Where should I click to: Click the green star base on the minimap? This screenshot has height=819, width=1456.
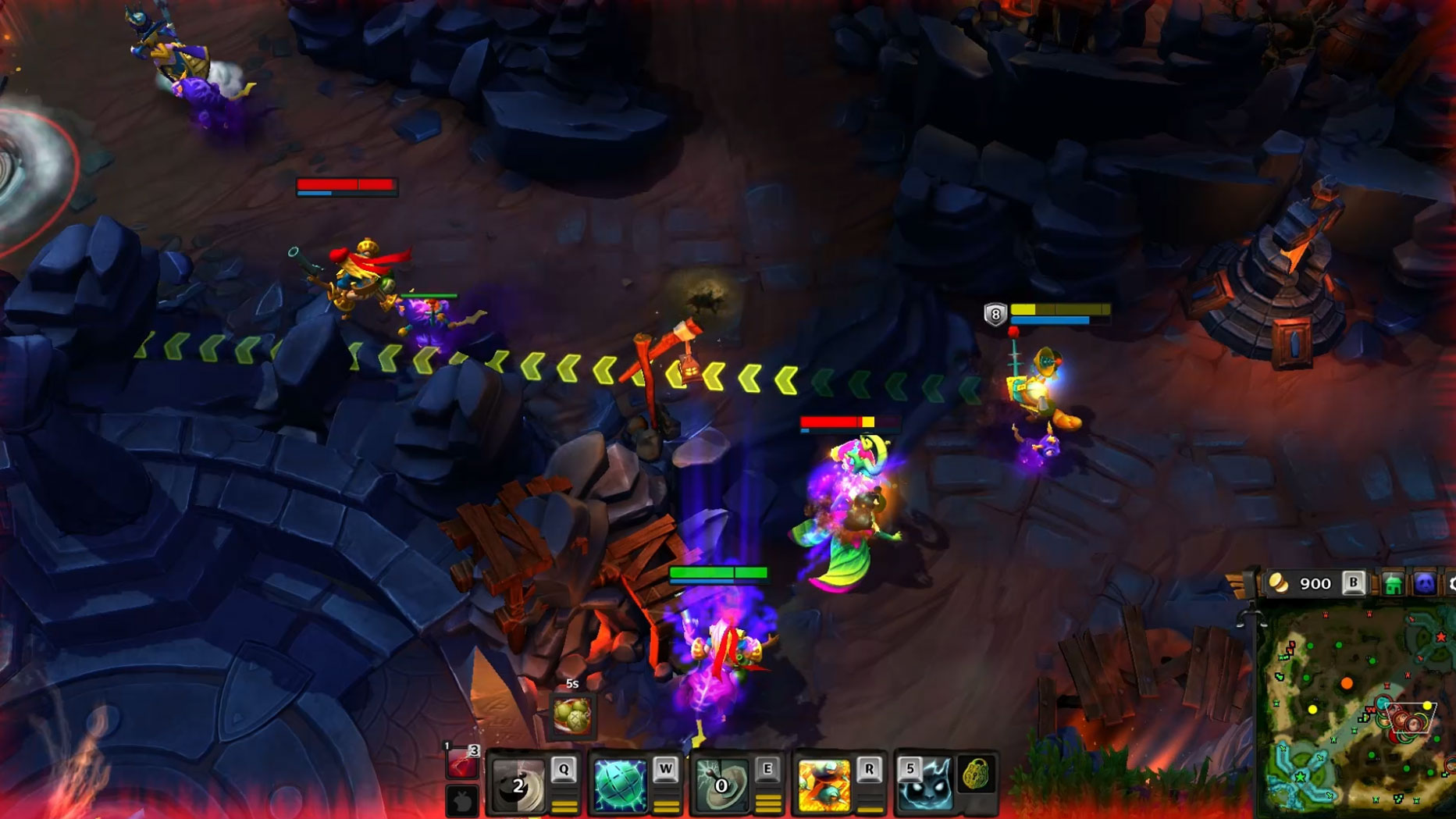pos(1301,777)
